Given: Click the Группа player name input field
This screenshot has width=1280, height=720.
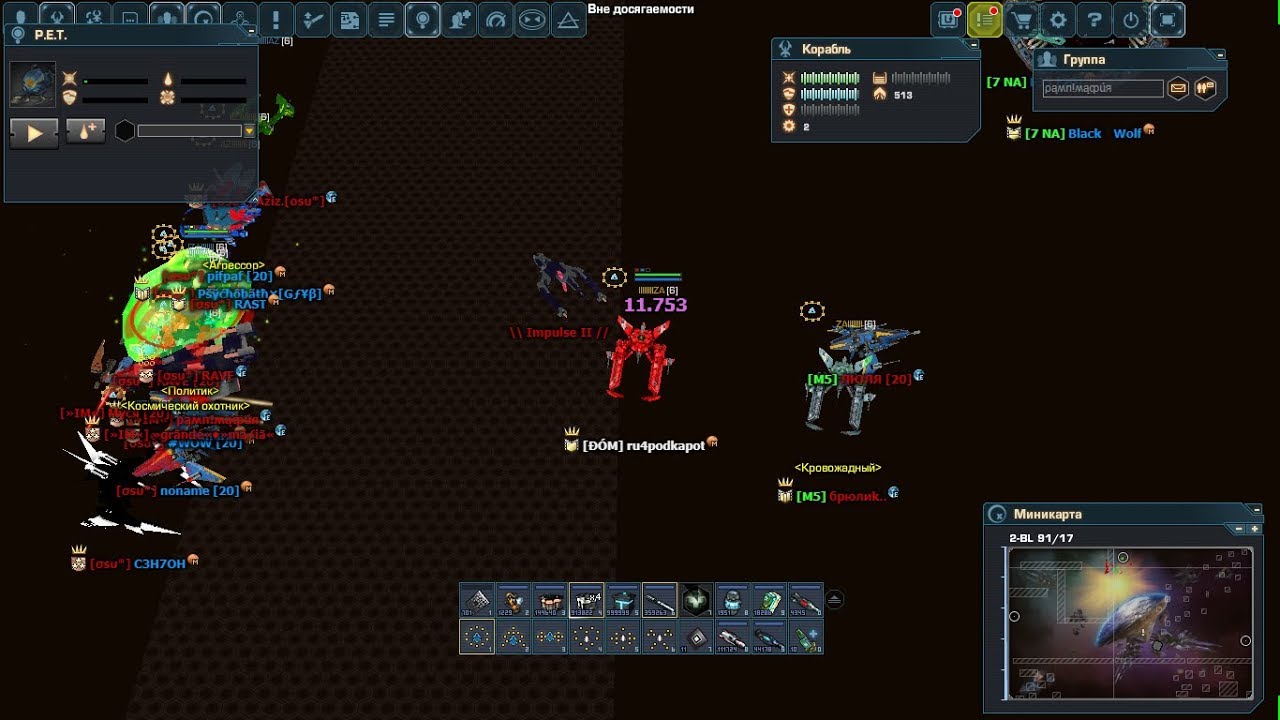Looking at the screenshot, I should [x=1102, y=88].
